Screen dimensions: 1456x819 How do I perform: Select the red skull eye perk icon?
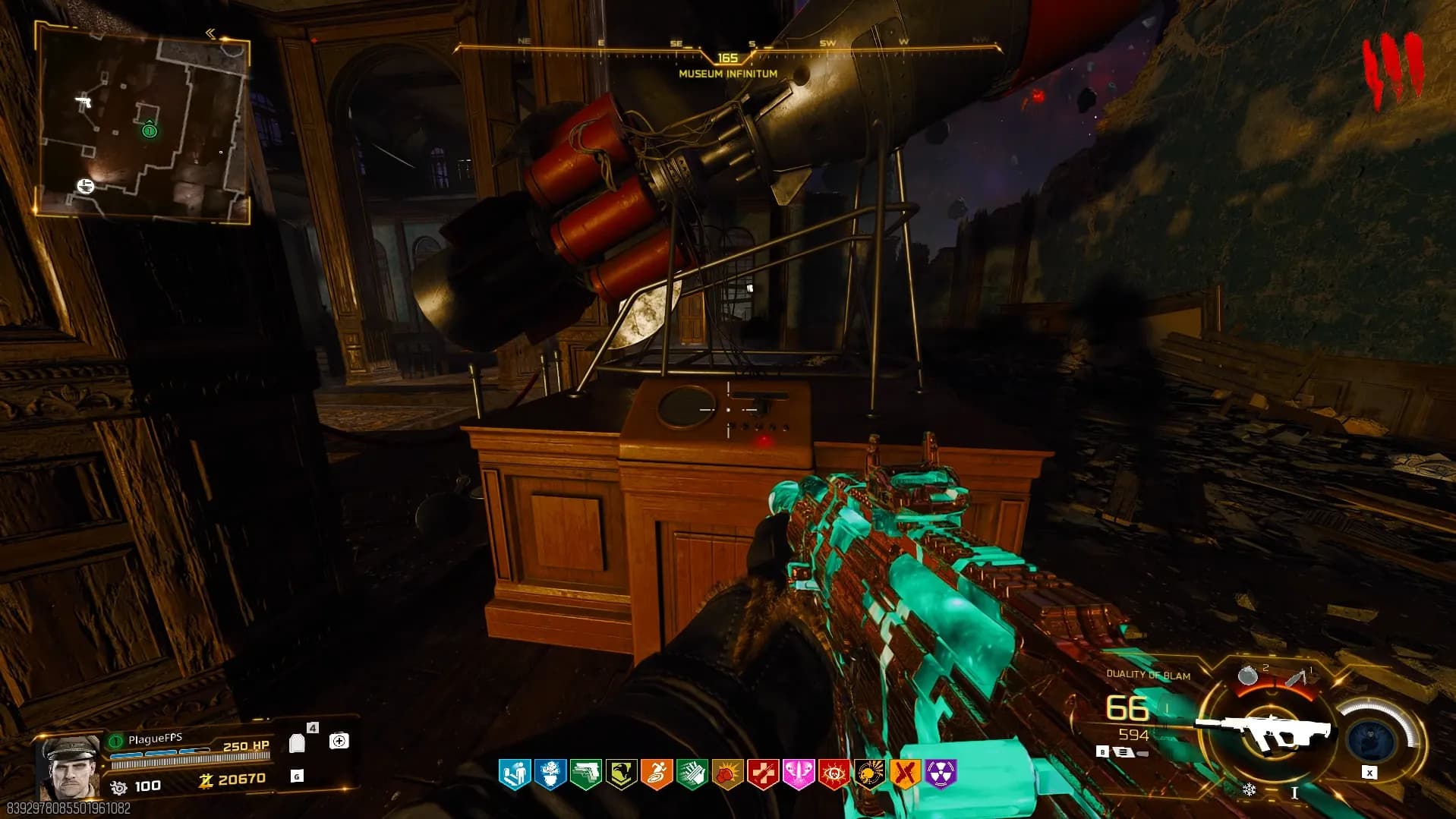point(834,773)
